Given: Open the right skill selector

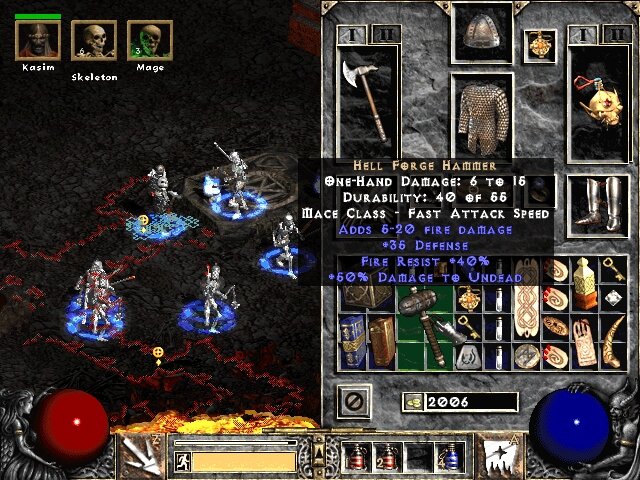Looking at the screenshot, I should pos(498,457).
